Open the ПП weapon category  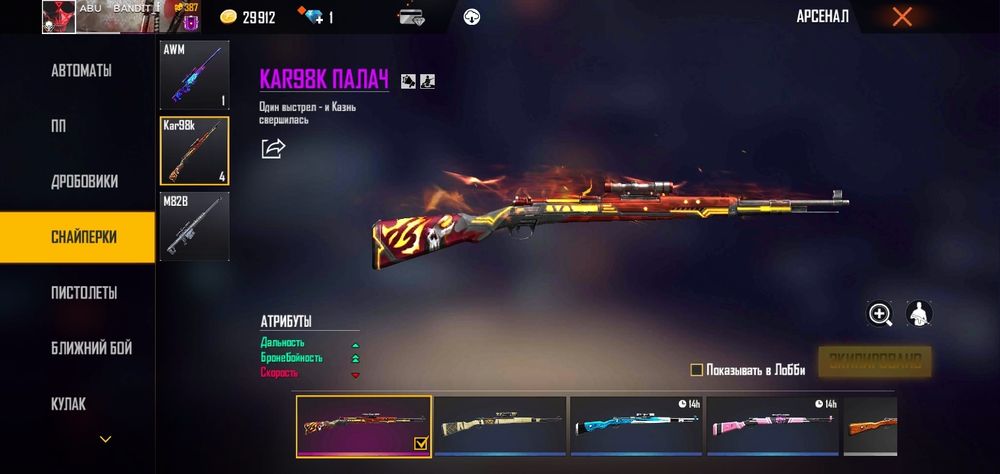click(x=59, y=126)
